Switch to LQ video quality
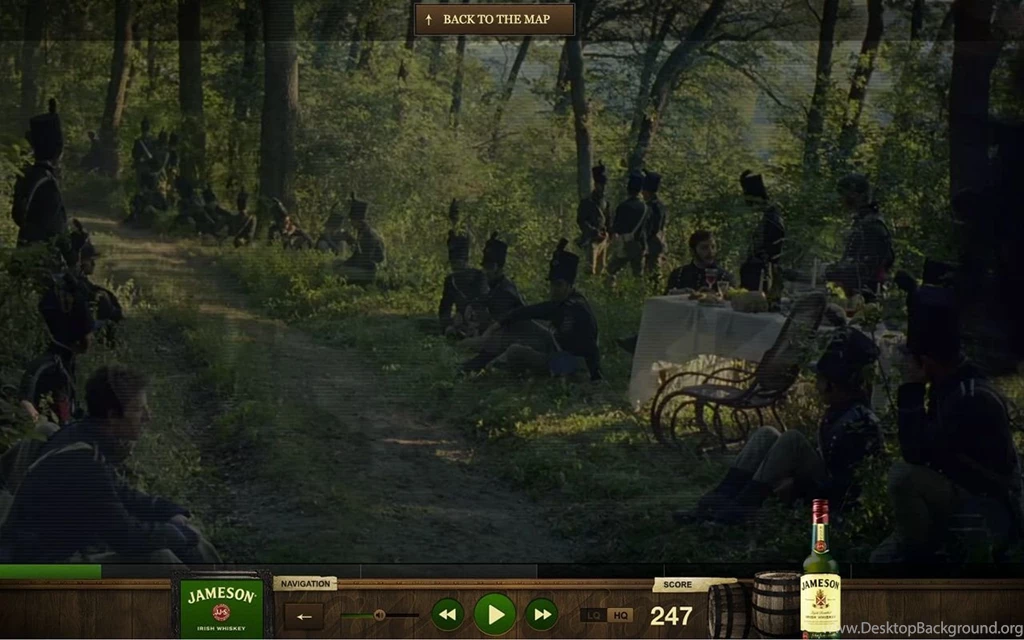Screen dimensions: 1024x640 (594, 615)
